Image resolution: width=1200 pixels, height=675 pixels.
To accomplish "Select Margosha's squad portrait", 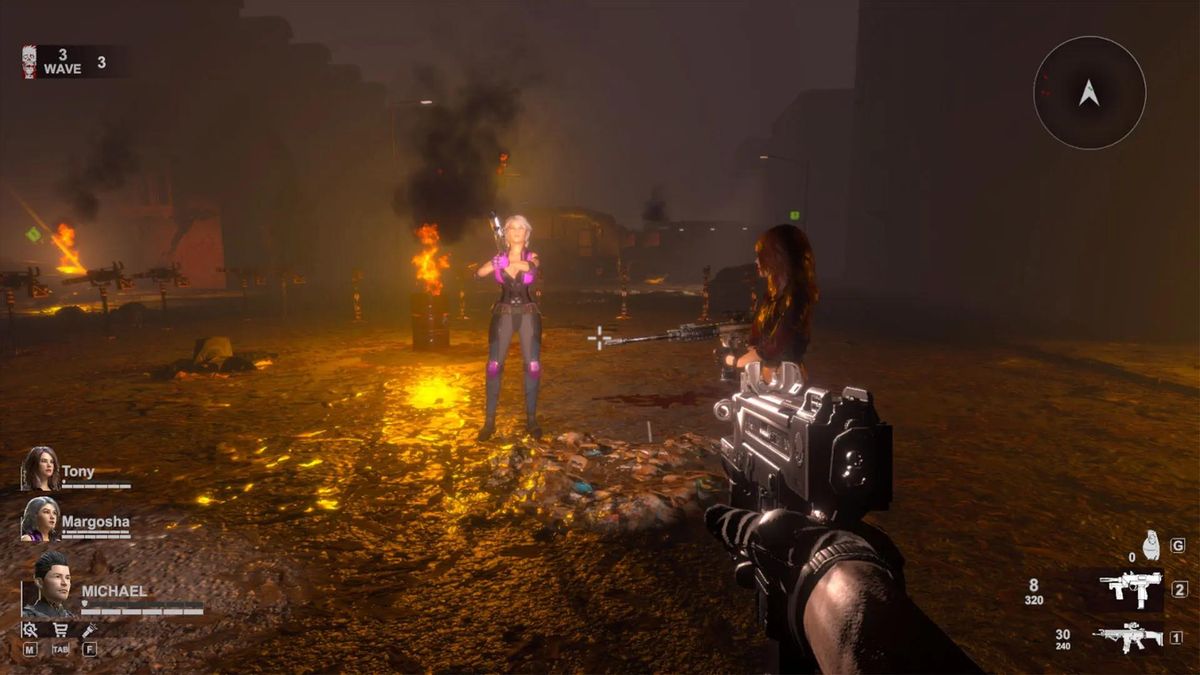I will [x=41, y=519].
